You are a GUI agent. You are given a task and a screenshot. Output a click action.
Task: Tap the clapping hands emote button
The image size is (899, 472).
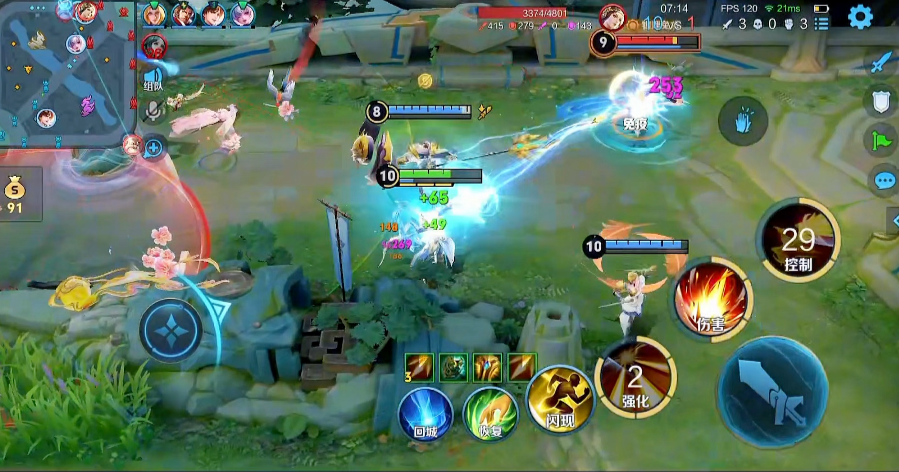pyautogui.click(x=743, y=122)
